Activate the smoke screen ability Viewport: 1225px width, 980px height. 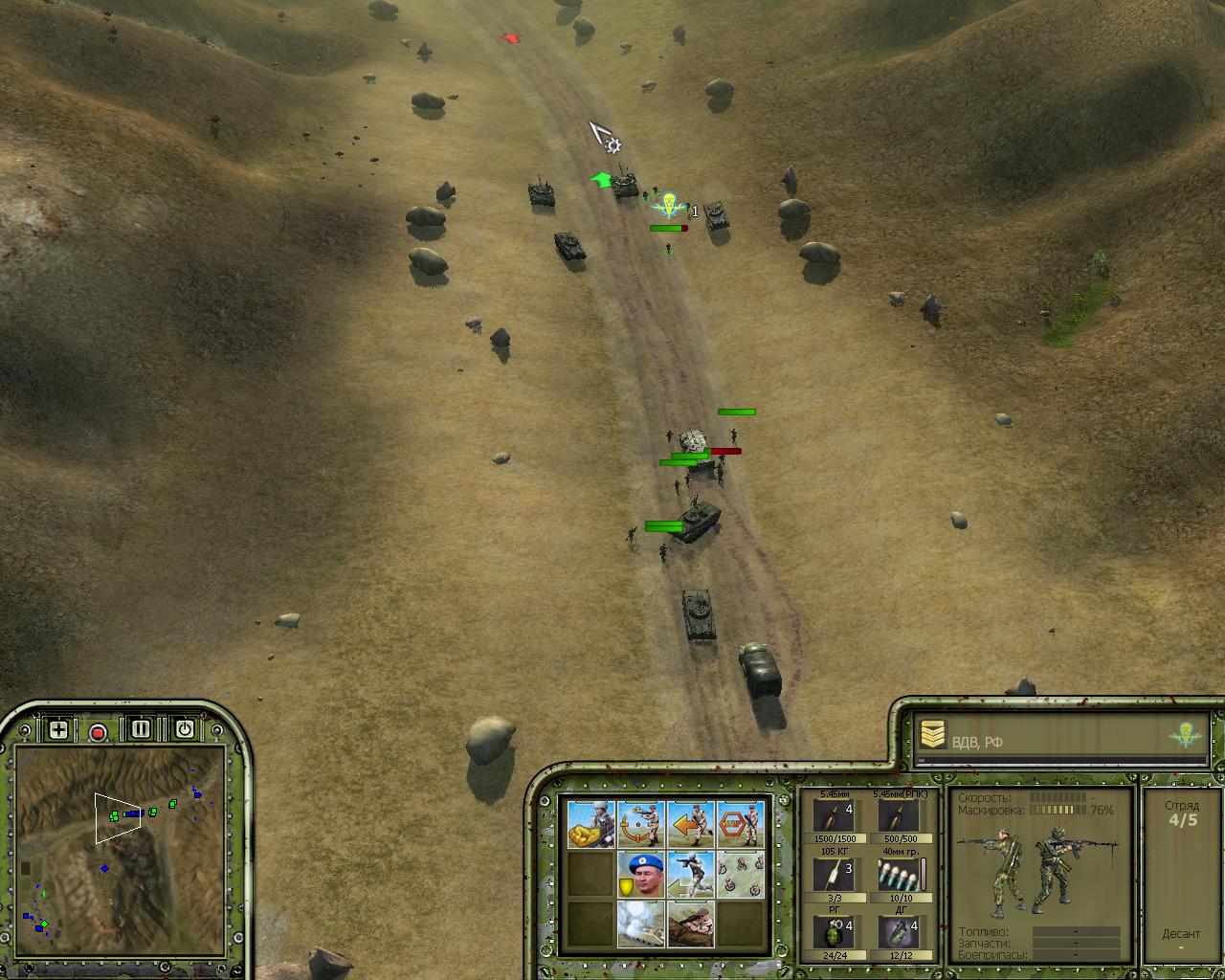tap(641, 924)
